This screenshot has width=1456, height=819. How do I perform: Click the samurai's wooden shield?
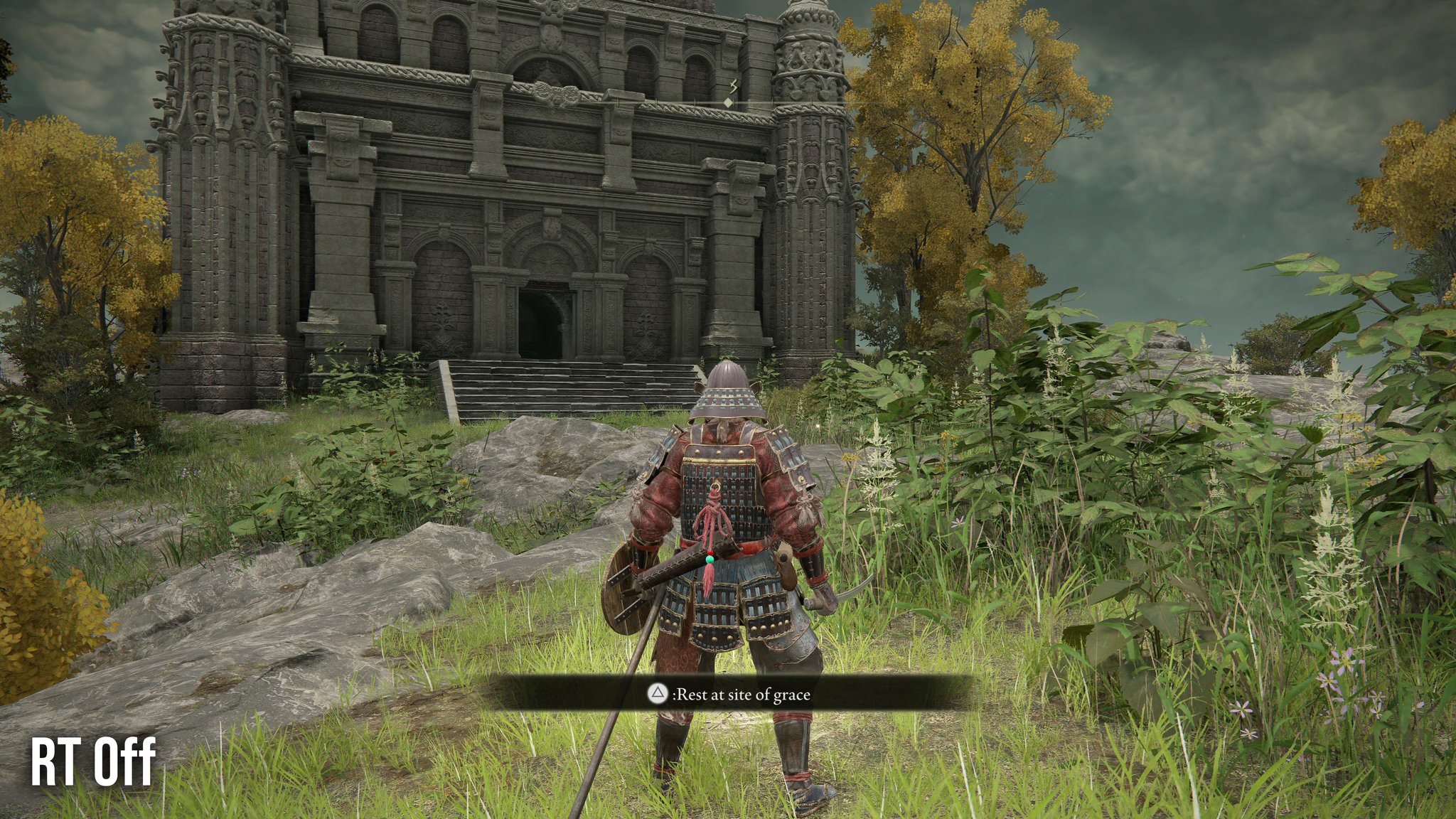[x=624, y=591]
